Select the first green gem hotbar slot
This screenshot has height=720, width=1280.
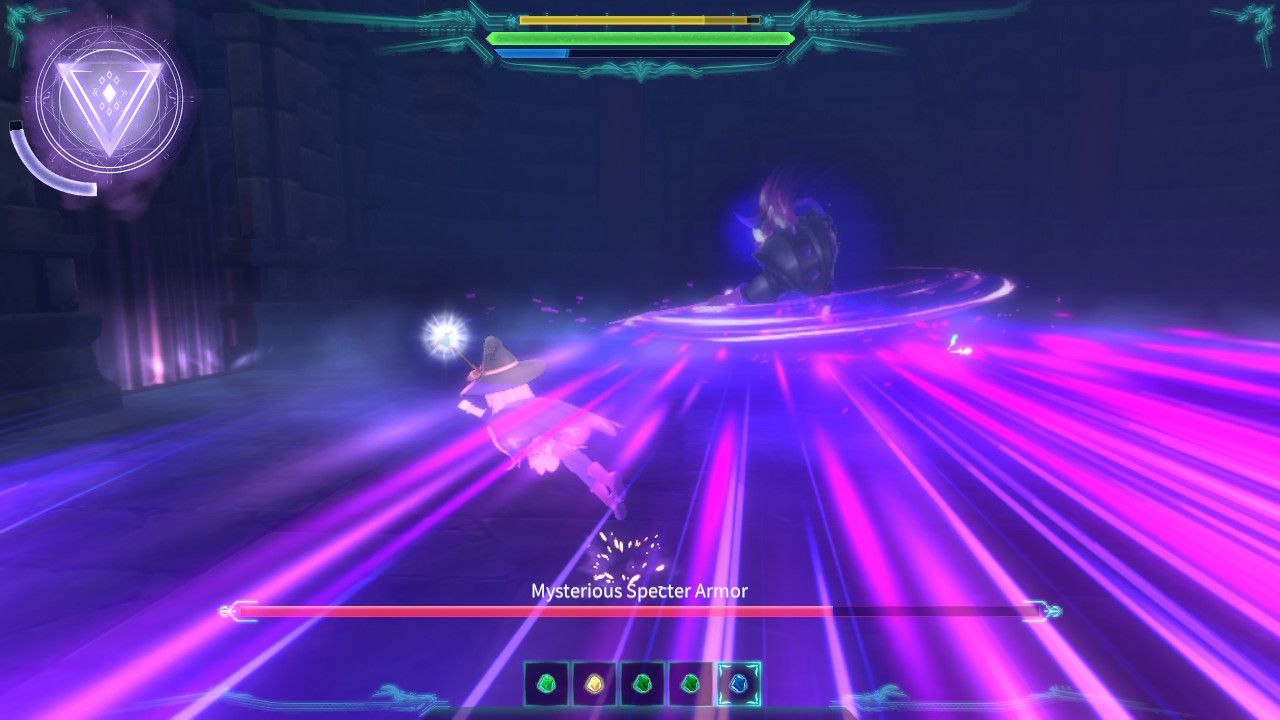(547, 684)
